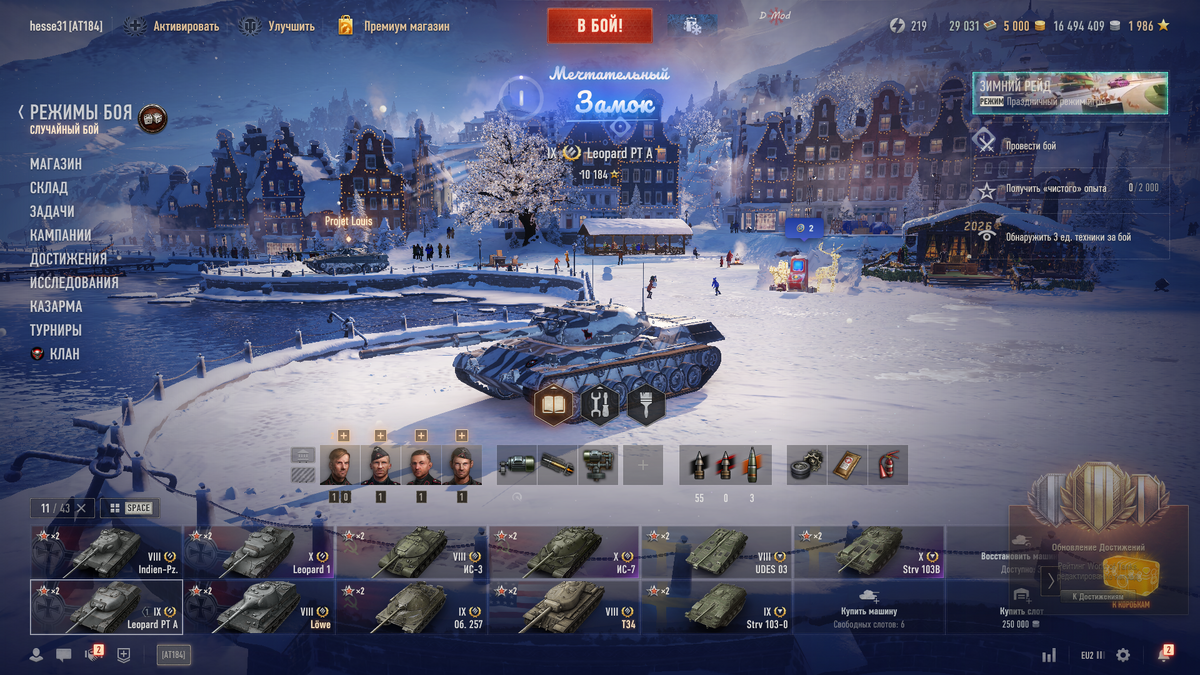The image size is (1200, 675).
Task: Pick the Löwe tank from the carousel
Action: click(259, 607)
